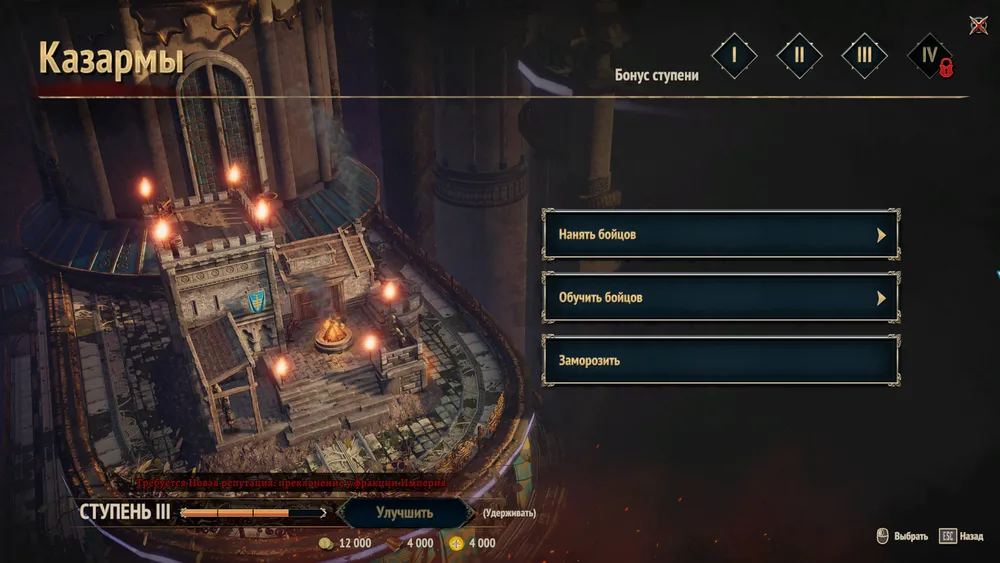Screen dimensions: 1000x563
Task: Open the Нанять бойцов option
Action: (720, 235)
